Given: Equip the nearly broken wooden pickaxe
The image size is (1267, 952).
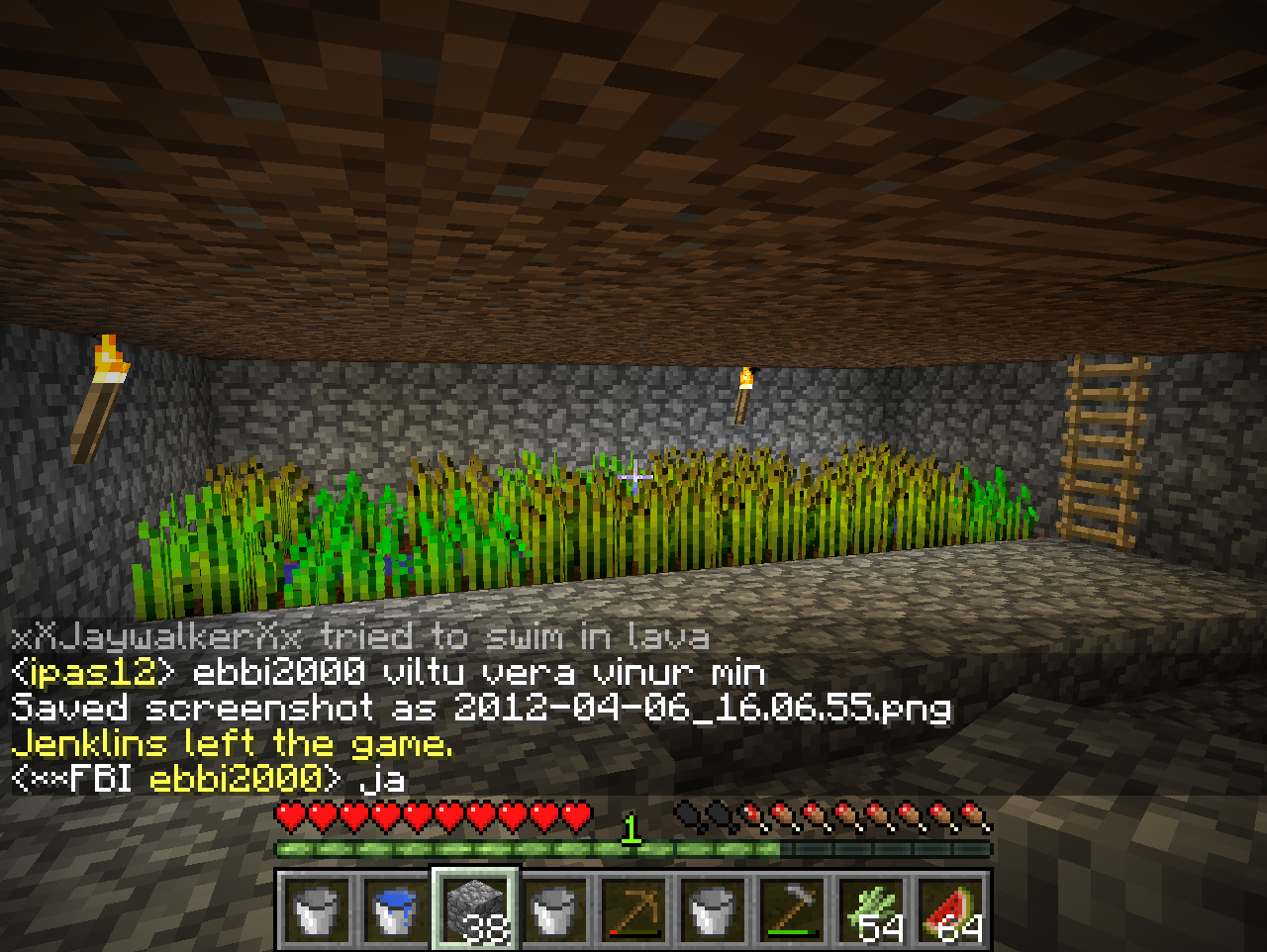Looking at the screenshot, I should point(633,908).
